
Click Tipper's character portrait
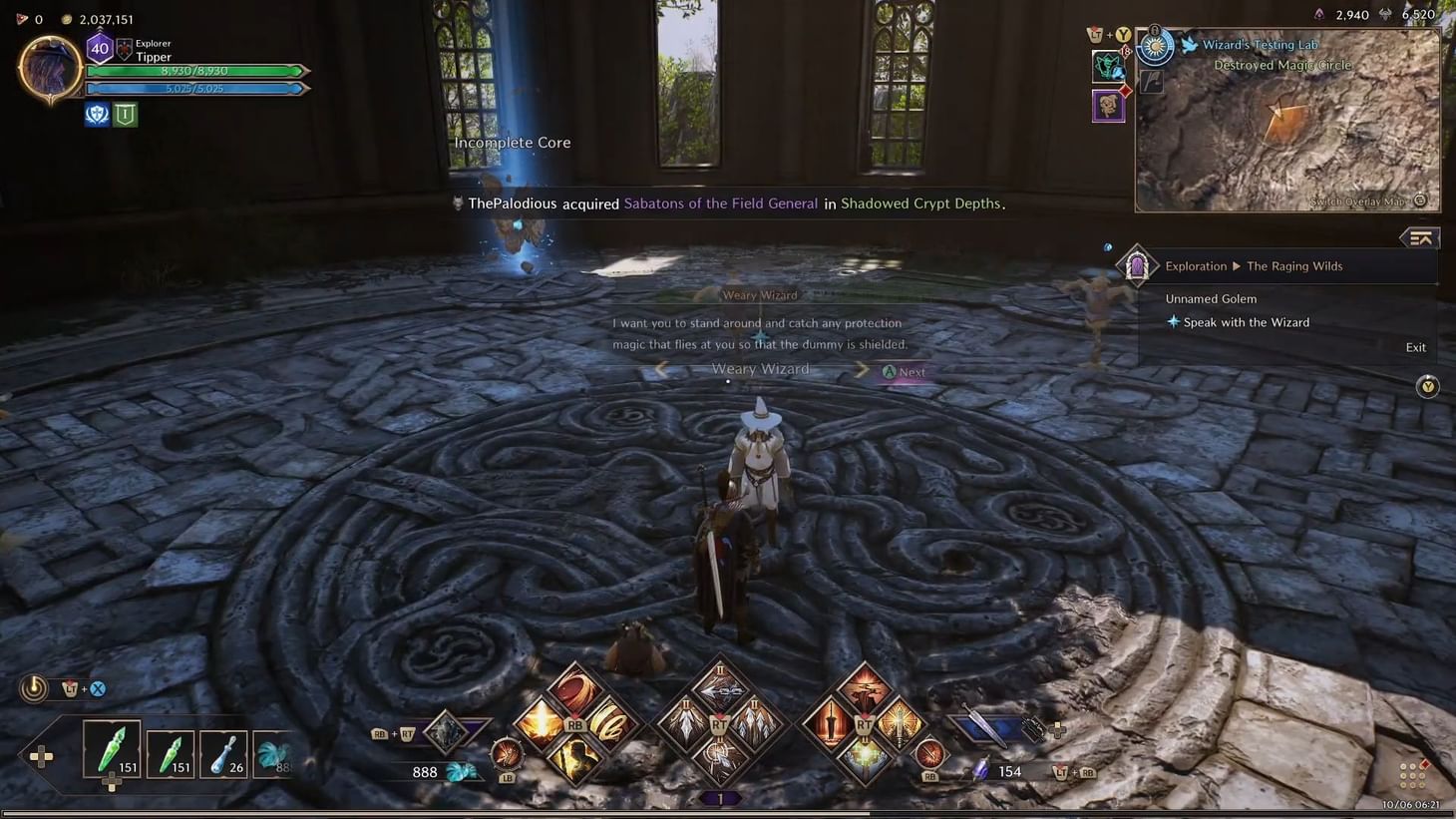click(49, 67)
